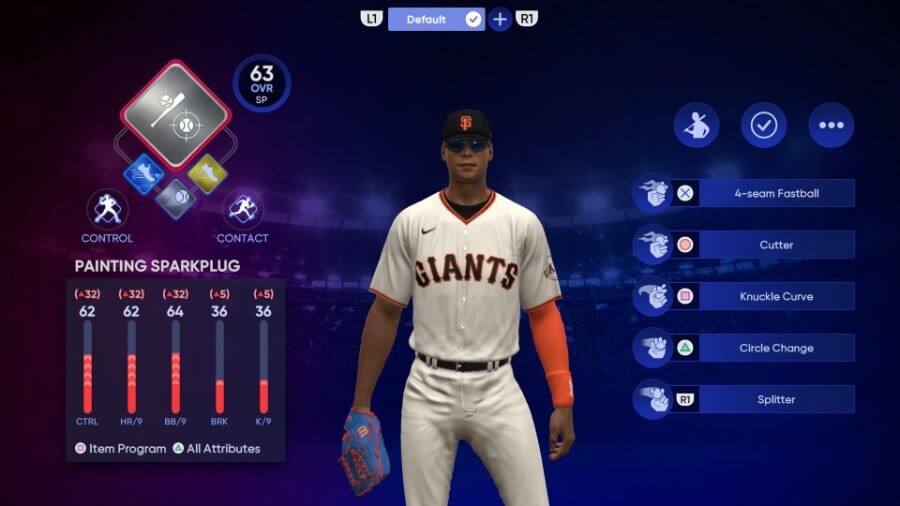Viewport: 900px width, 506px height.
Task: Open the main archetype diamond with bat and ball
Action: pos(175,114)
